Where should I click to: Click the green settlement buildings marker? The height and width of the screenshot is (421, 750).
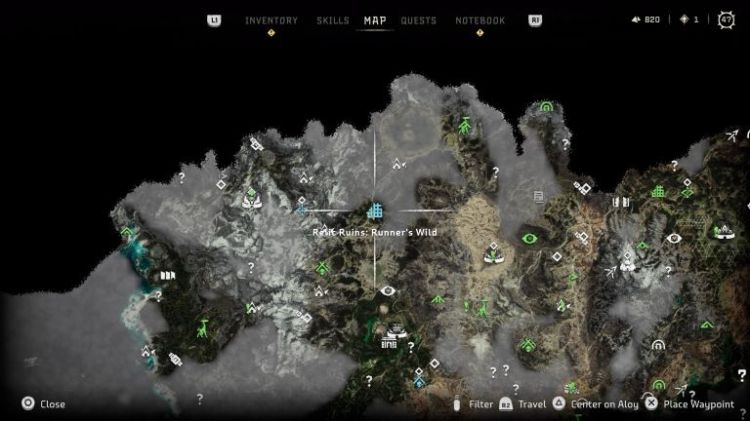[x=659, y=191]
